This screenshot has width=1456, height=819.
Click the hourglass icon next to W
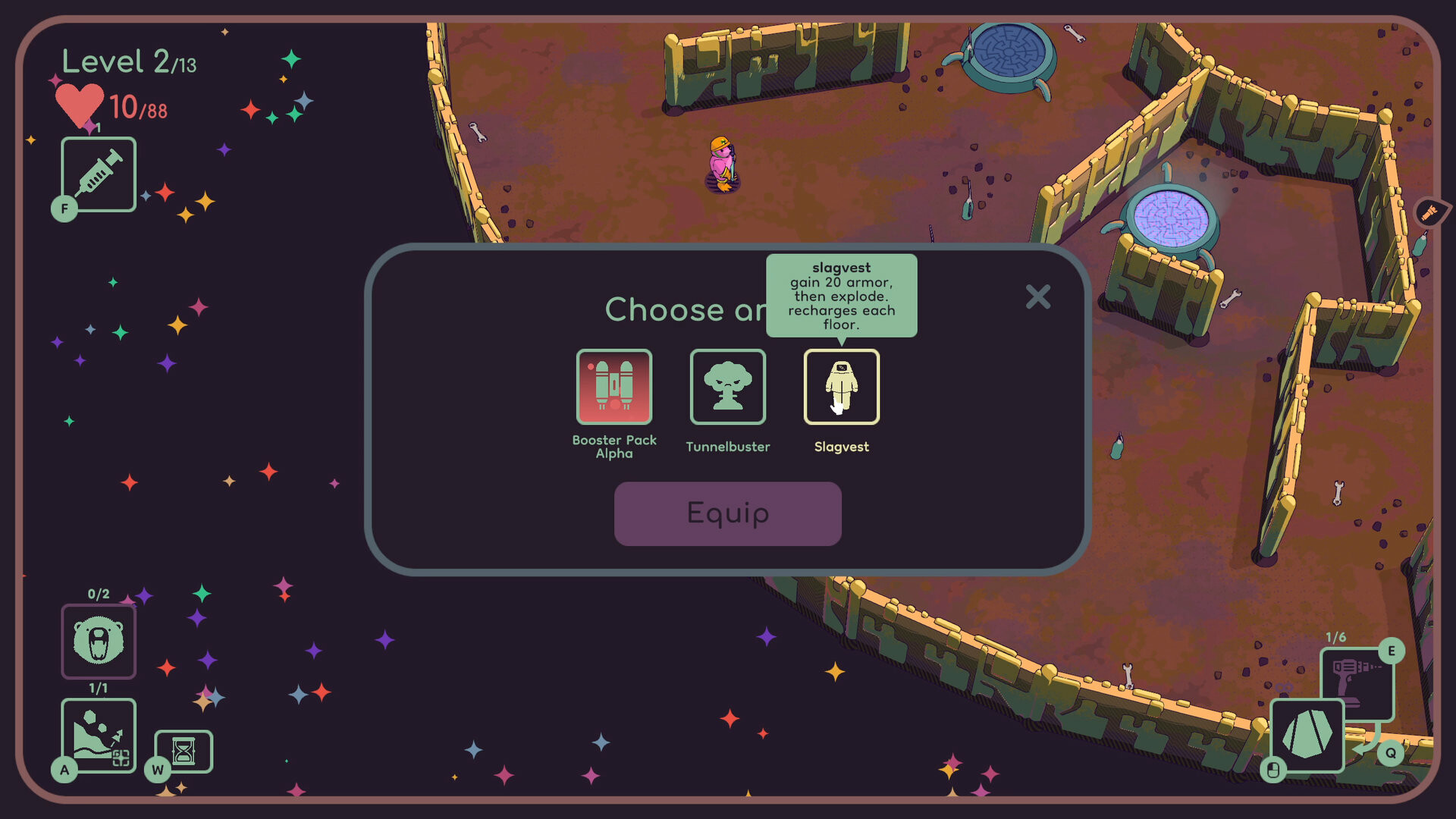[184, 750]
